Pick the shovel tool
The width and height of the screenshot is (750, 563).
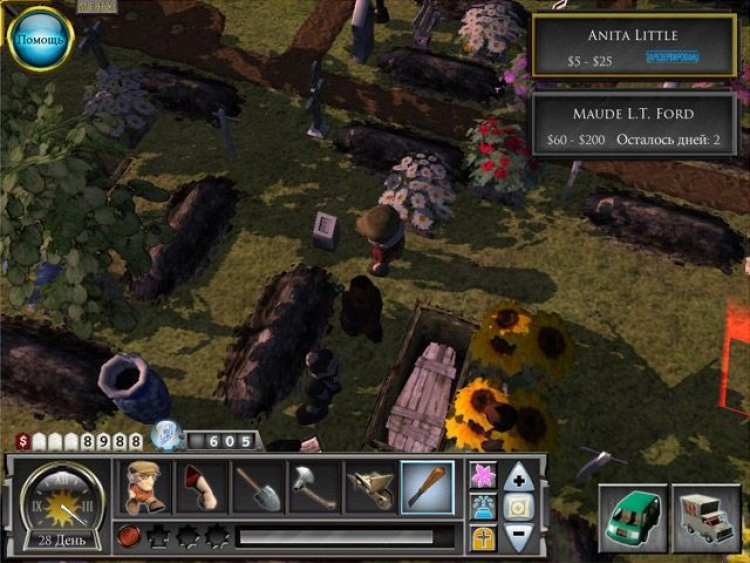(258, 487)
